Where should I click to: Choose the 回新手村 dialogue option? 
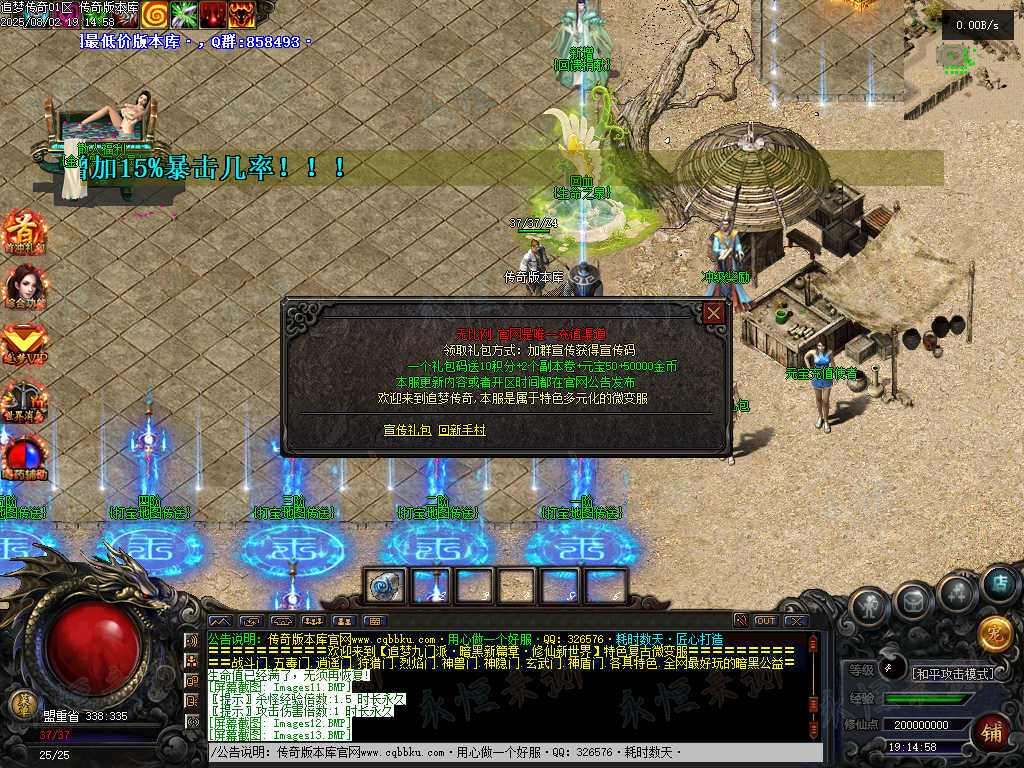[461, 430]
